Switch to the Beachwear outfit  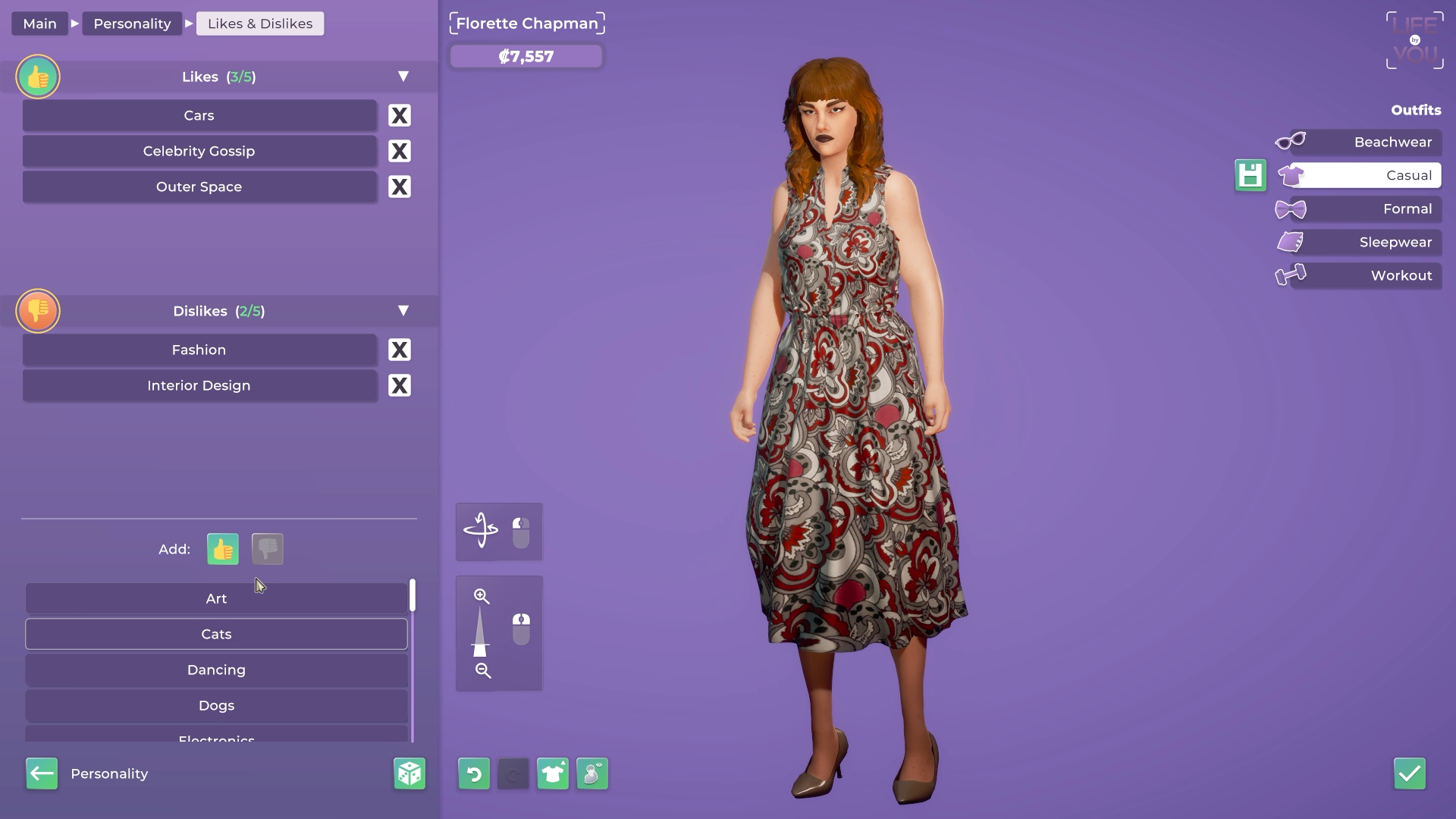click(x=1376, y=142)
